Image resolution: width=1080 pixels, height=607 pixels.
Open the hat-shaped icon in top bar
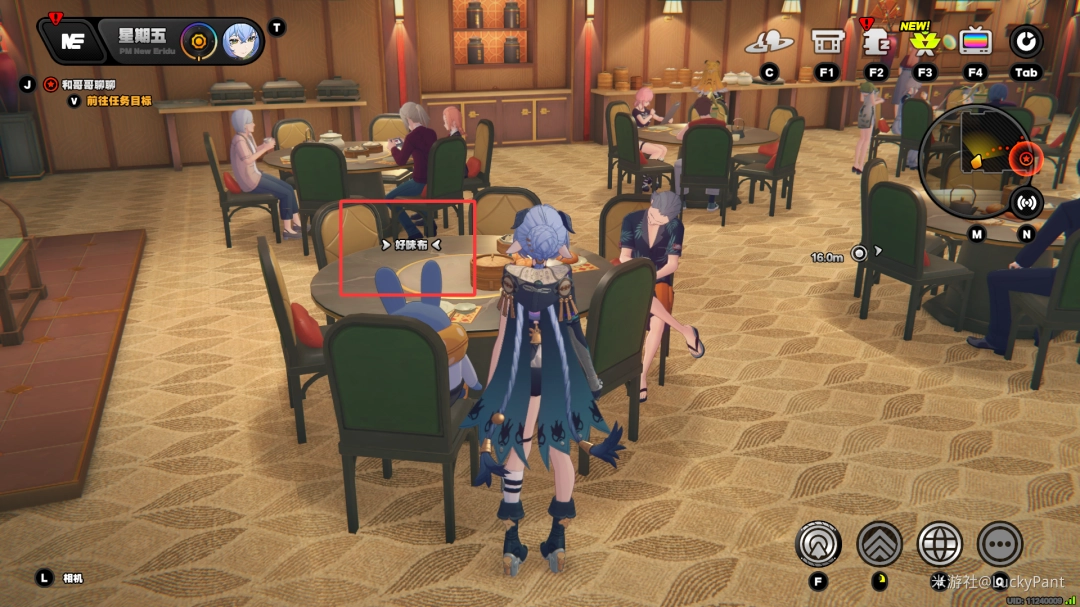click(x=769, y=42)
